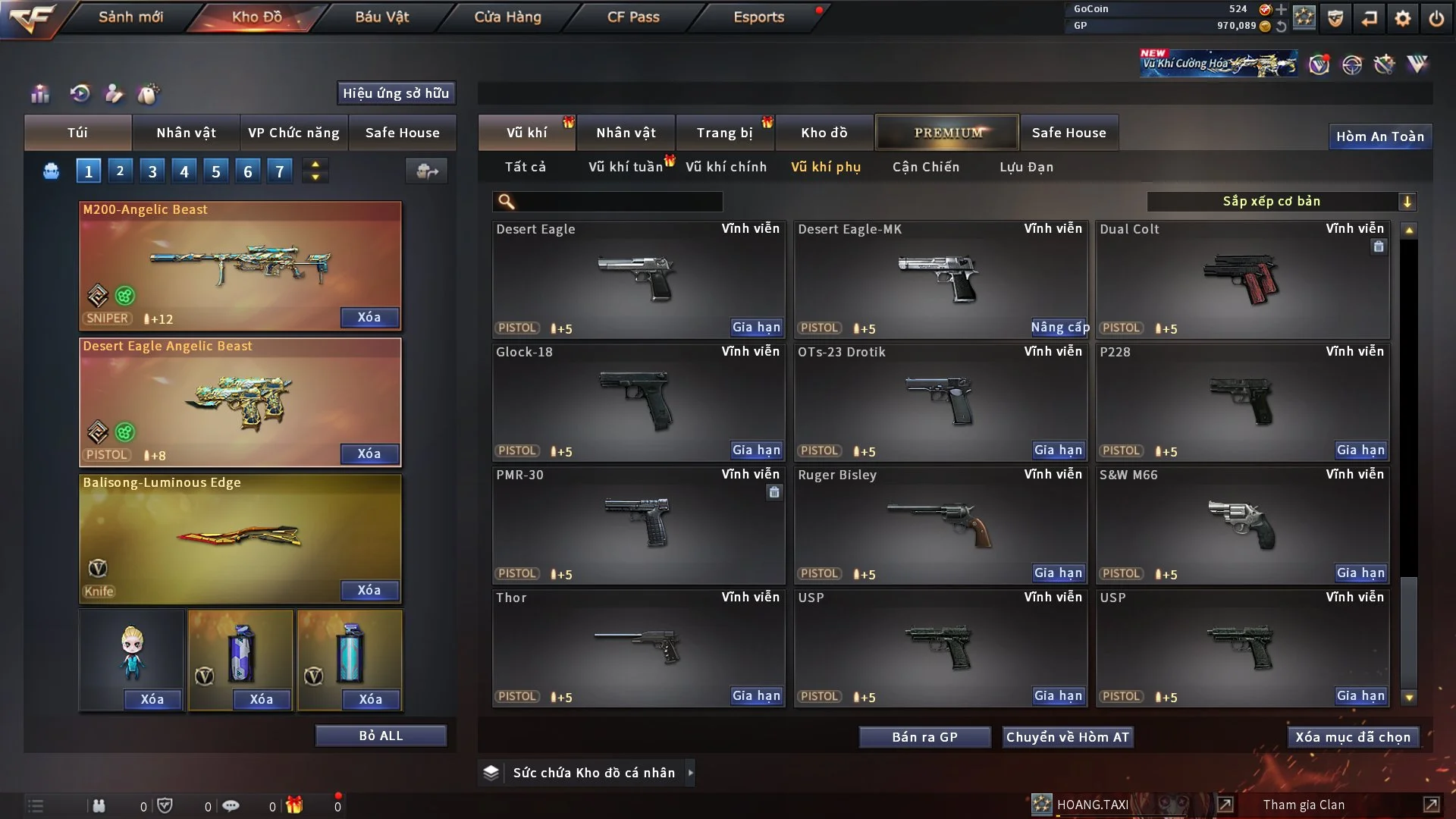Image resolution: width=1456 pixels, height=819 pixels.
Task: Open the Cửa Hàng shop menu
Action: 507,17
